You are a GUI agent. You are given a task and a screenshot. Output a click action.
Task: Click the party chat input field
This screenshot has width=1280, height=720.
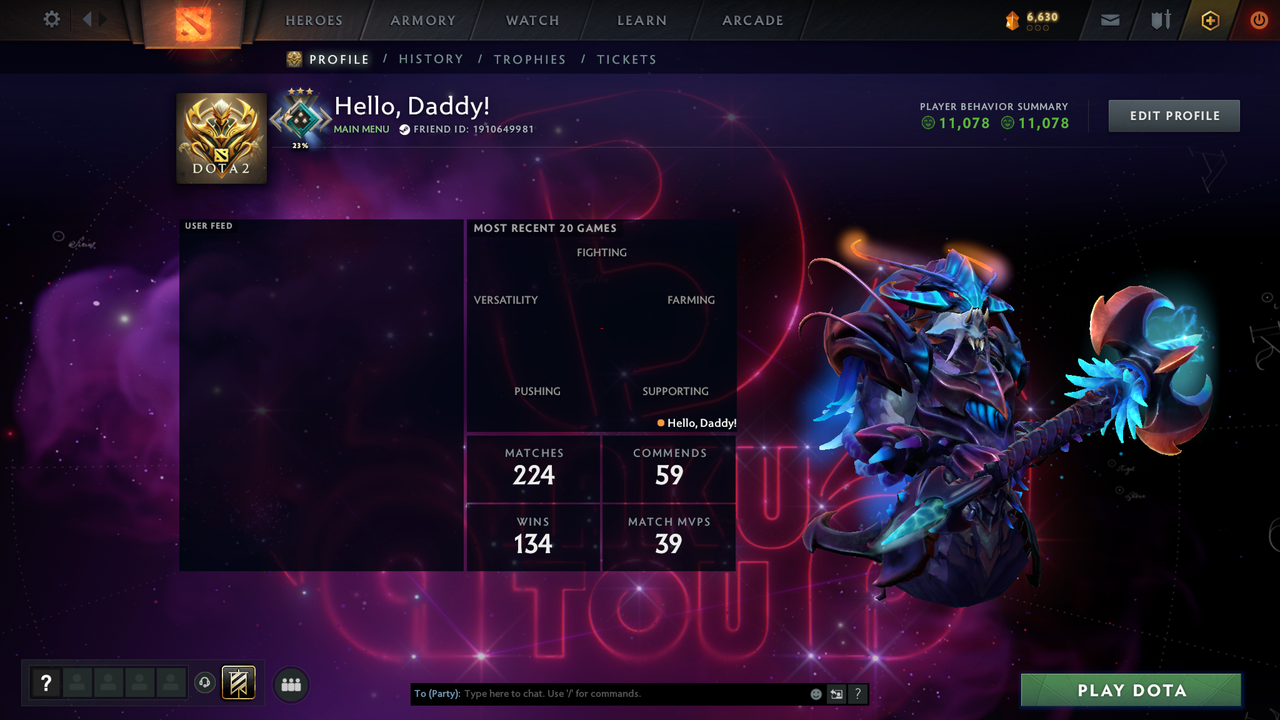pos(600,693)
